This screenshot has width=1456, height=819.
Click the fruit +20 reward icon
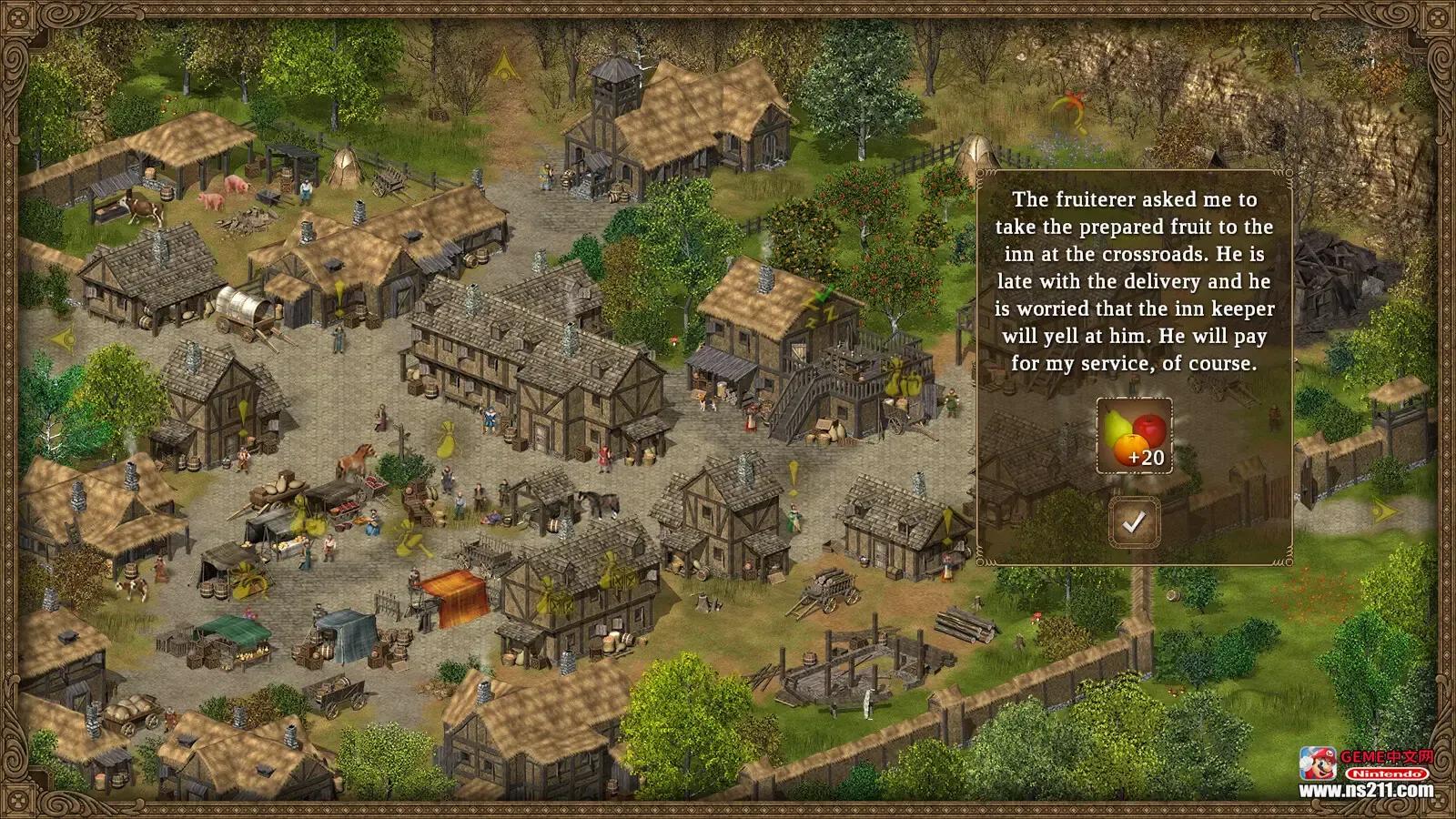(1134, 437)
